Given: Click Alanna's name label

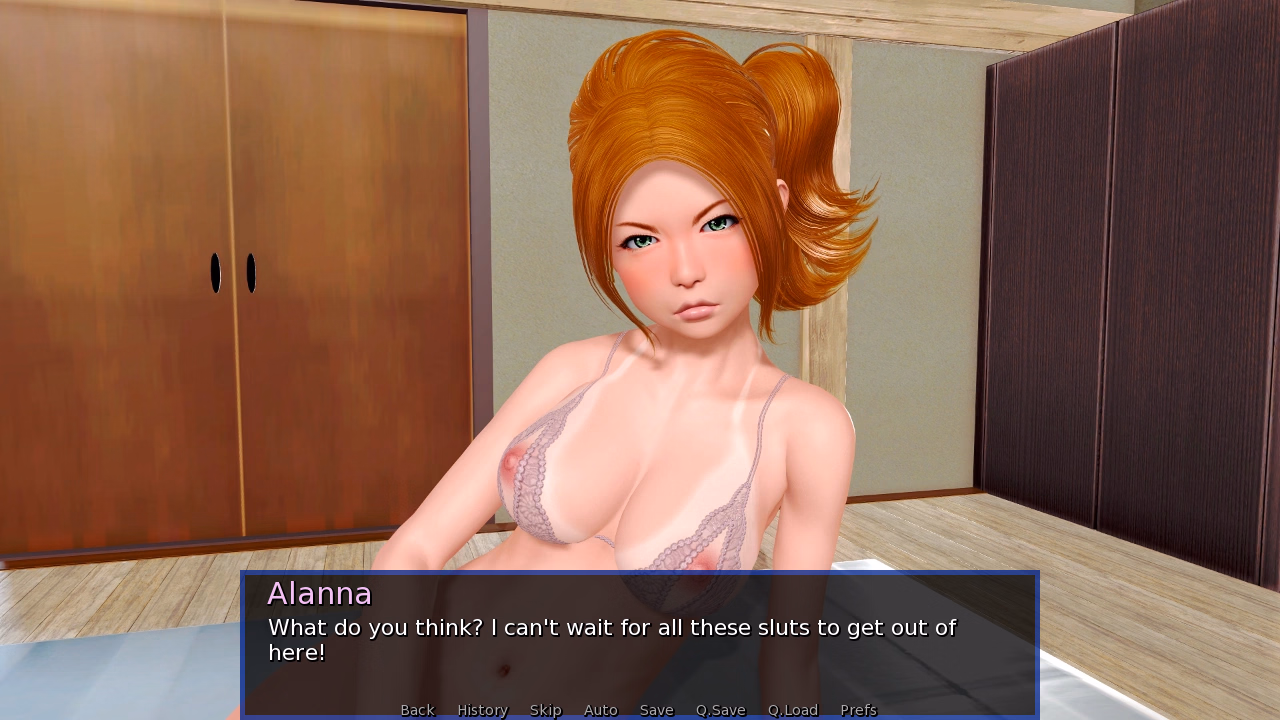Looking at the screenshot, I should coord(320,593).
